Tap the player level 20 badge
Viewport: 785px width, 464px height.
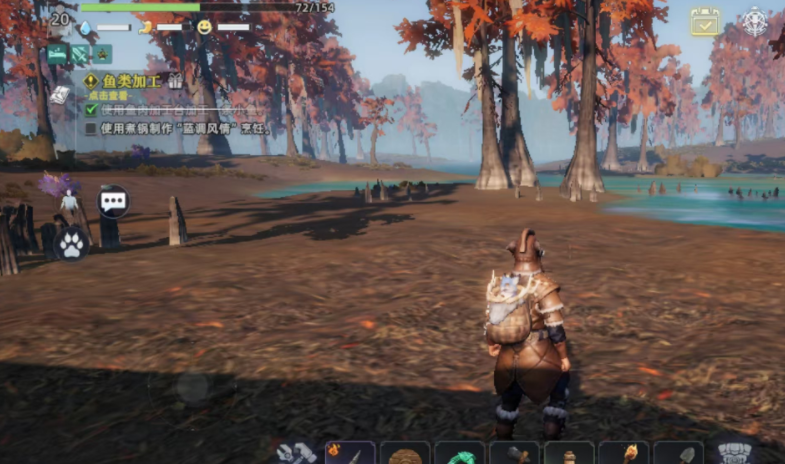pos(61,19)
